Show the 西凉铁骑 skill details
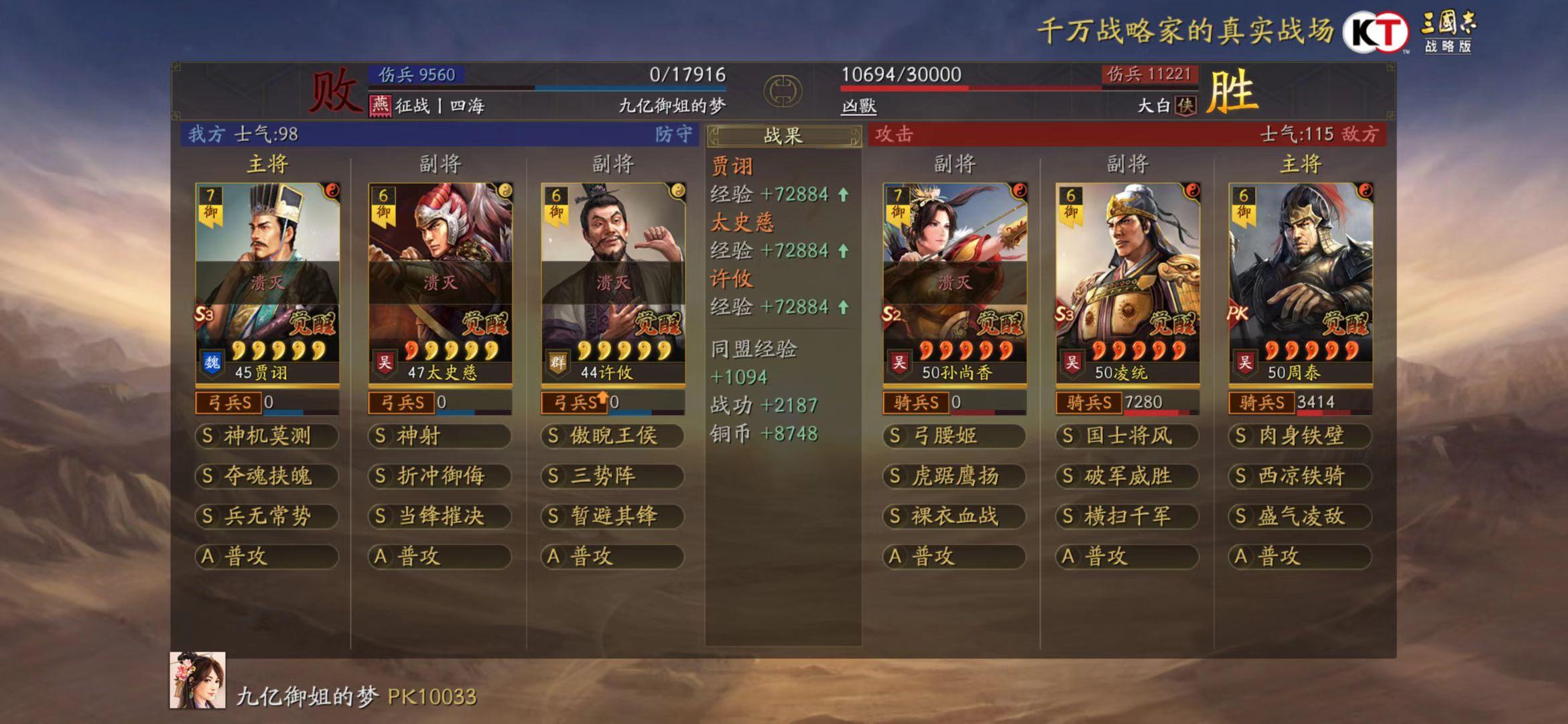1568x724 pixels. tap(1300, 477)
